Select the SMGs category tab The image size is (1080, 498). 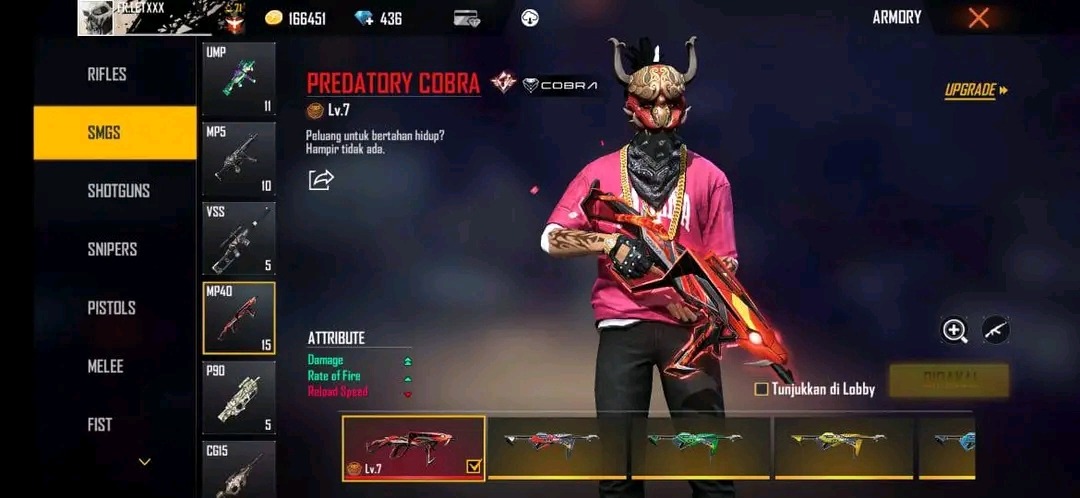click(114, 132)
